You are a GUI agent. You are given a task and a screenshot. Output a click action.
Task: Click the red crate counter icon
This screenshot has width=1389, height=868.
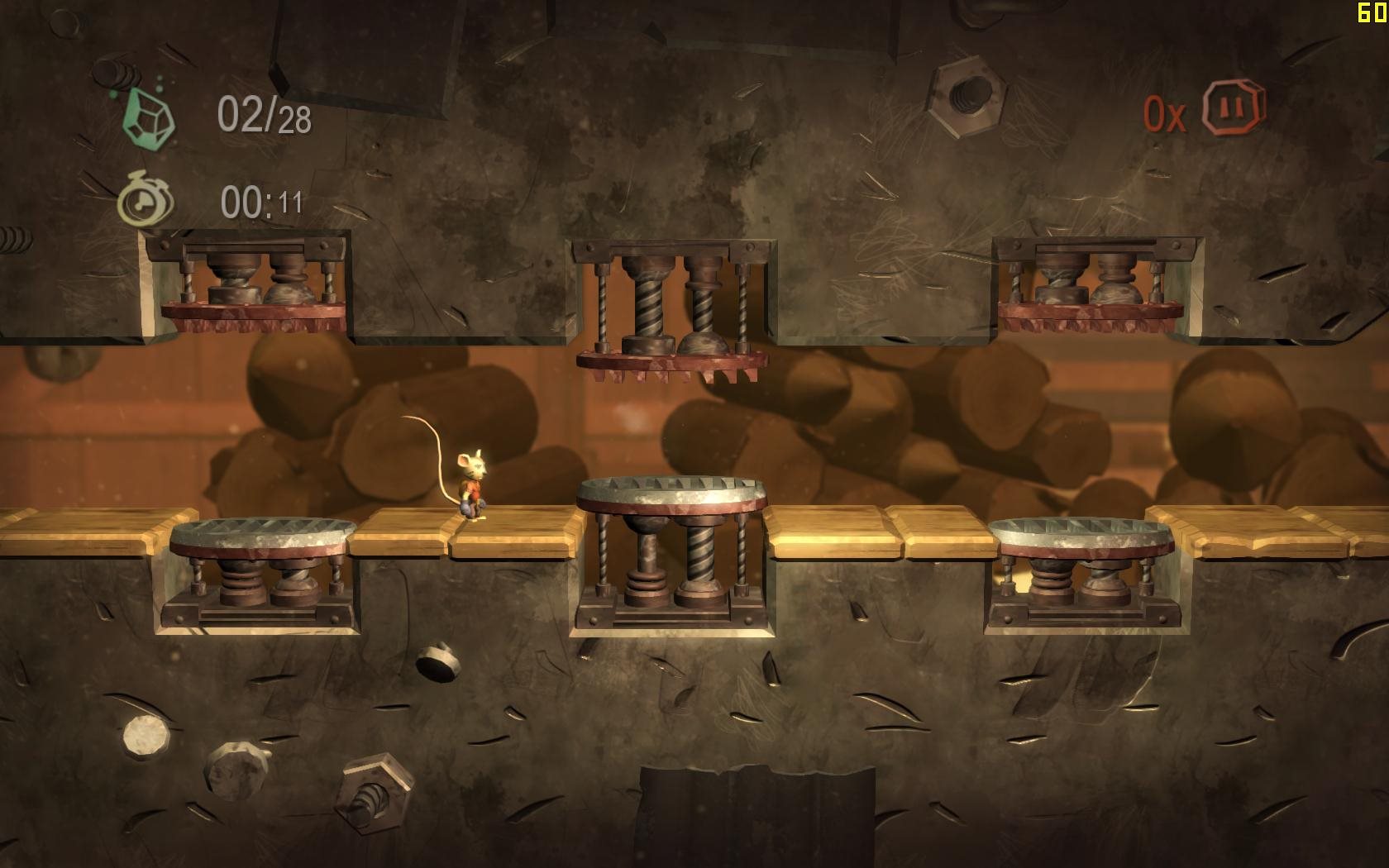click(1233, 108)
